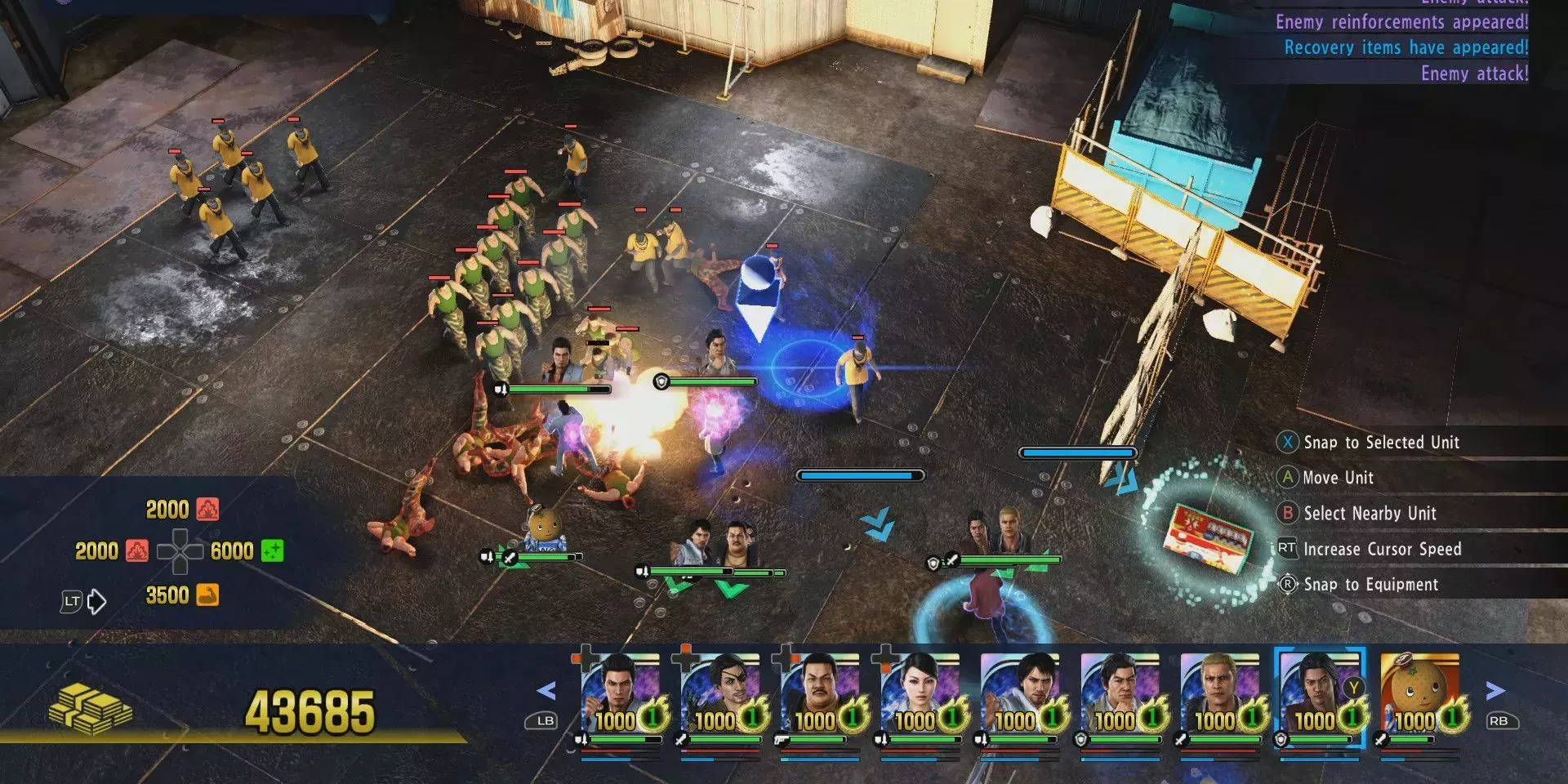Activate the green sparkle 6000 skill
This screenshot has height=784, width=1568.
(x=271, y=551)
